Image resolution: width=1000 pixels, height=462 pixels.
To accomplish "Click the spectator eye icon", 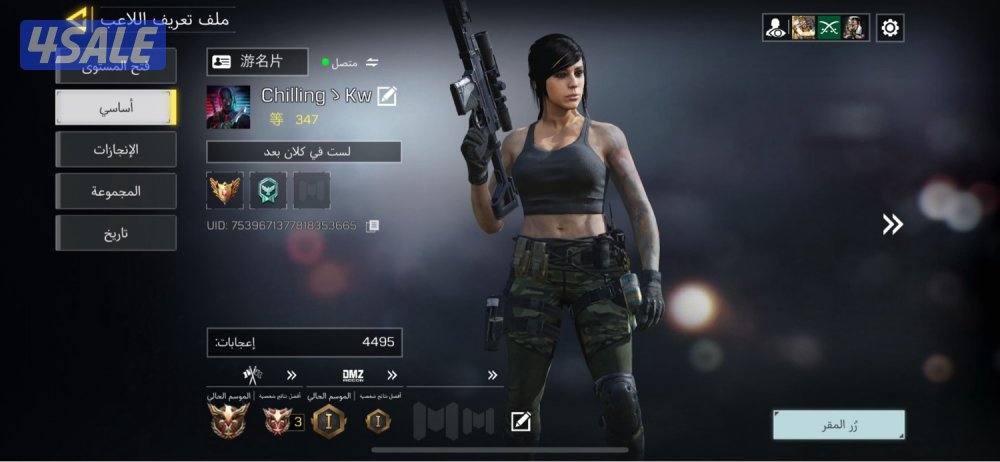I will click(x=776, y=28).
